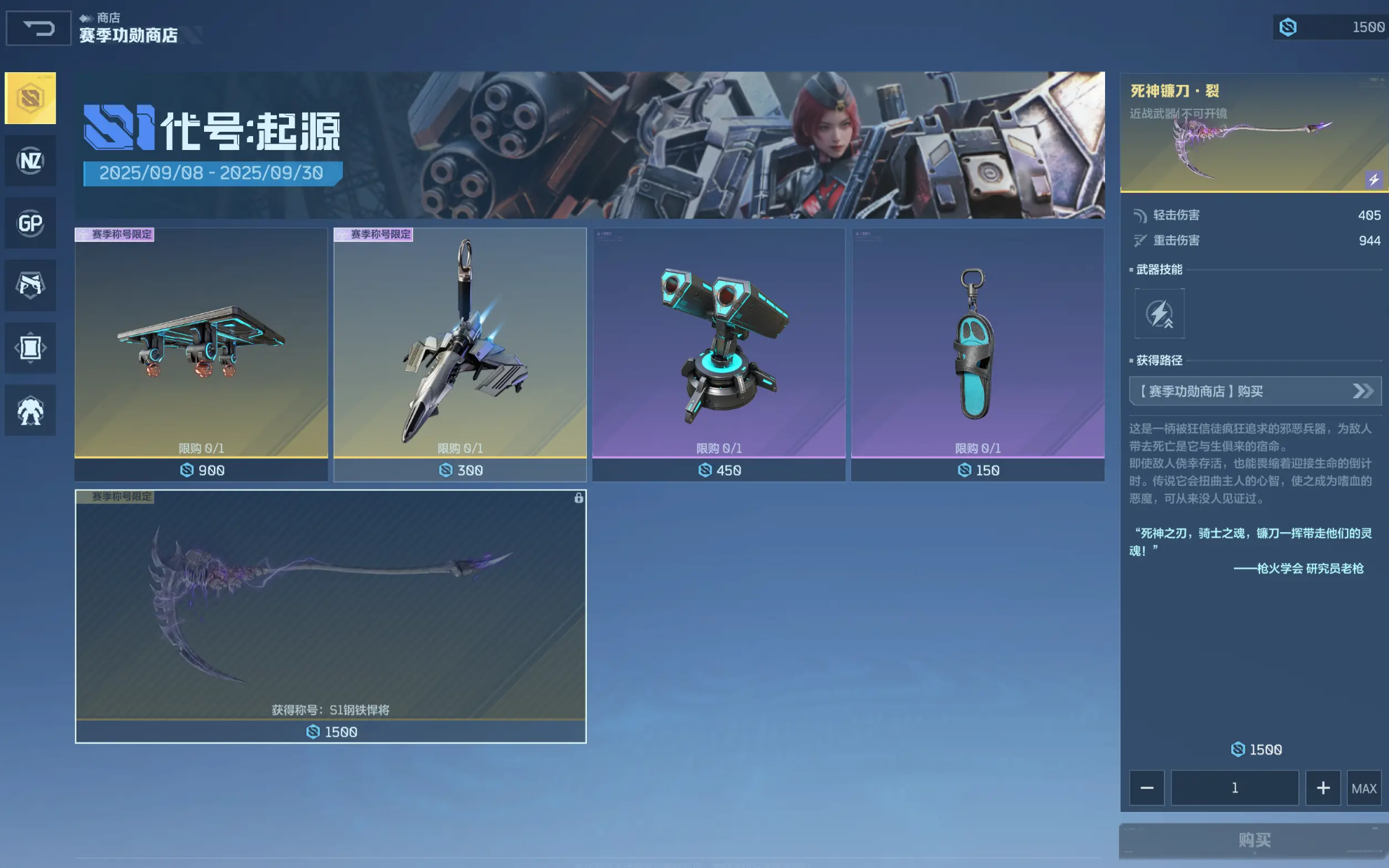
Task: View the scythe's lightning weapon skill icon
Action: pos(1159,313)
